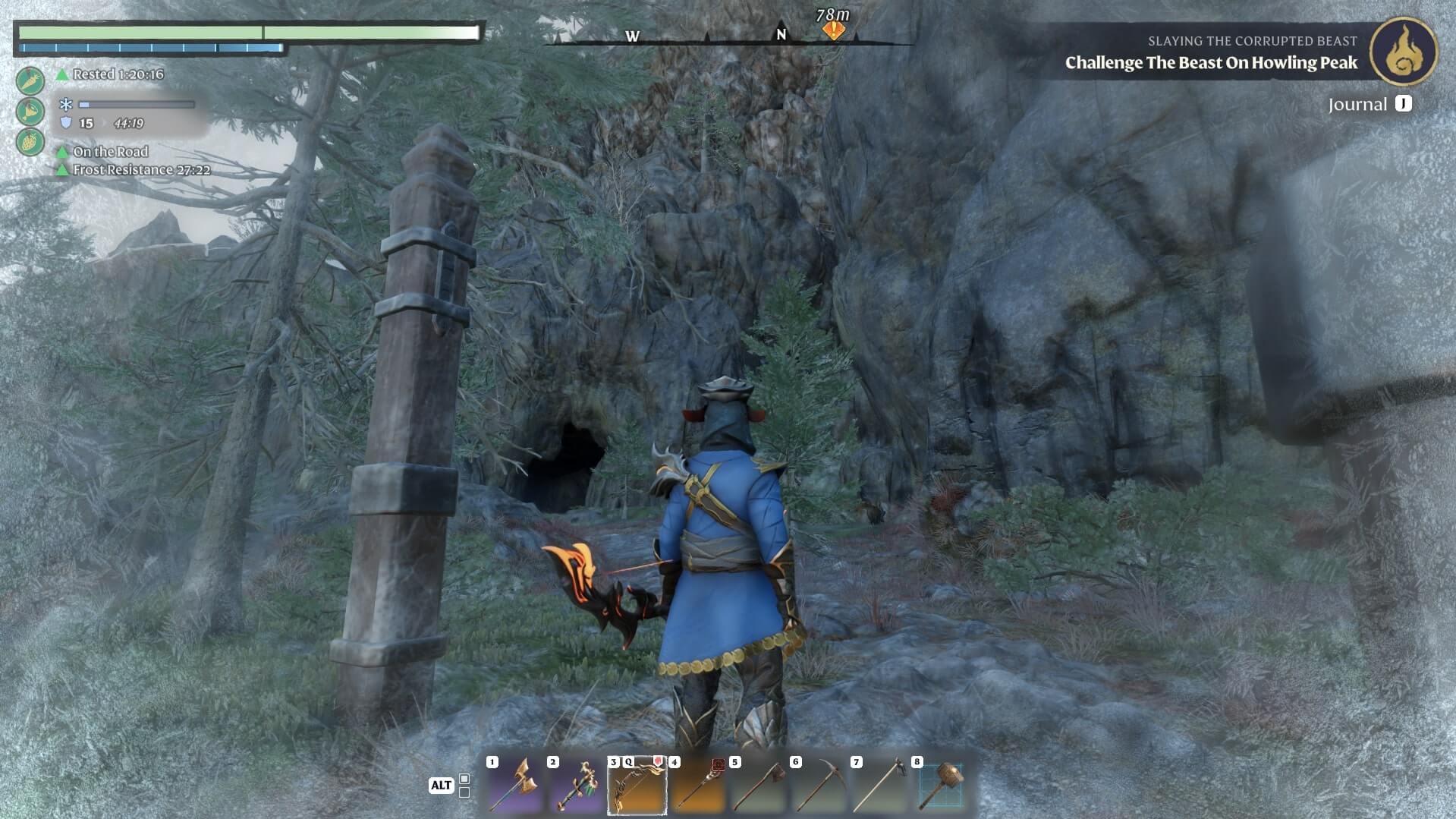Click the flame quest emblem icon

(x=1403, y=52)
